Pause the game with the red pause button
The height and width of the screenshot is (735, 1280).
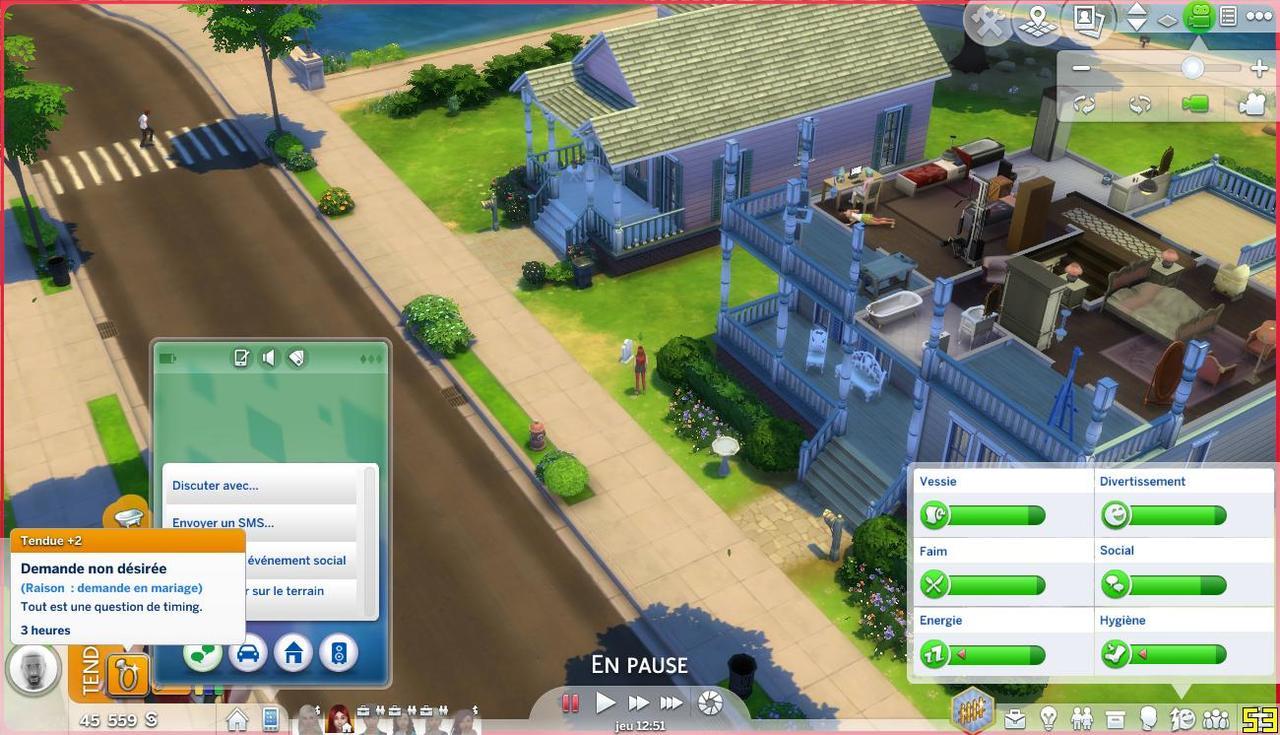(570, 703)
